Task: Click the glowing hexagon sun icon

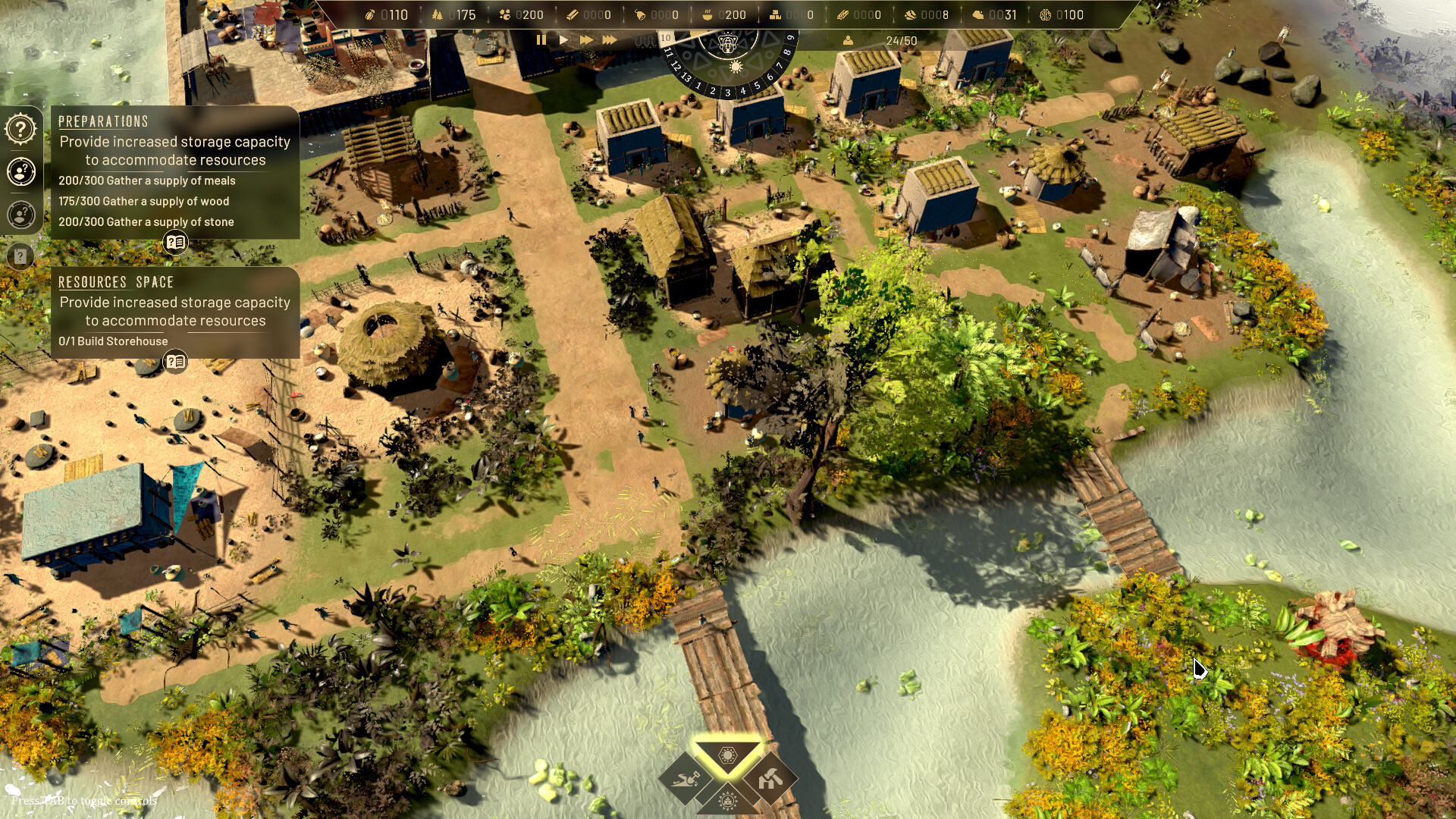Action: 727,755
